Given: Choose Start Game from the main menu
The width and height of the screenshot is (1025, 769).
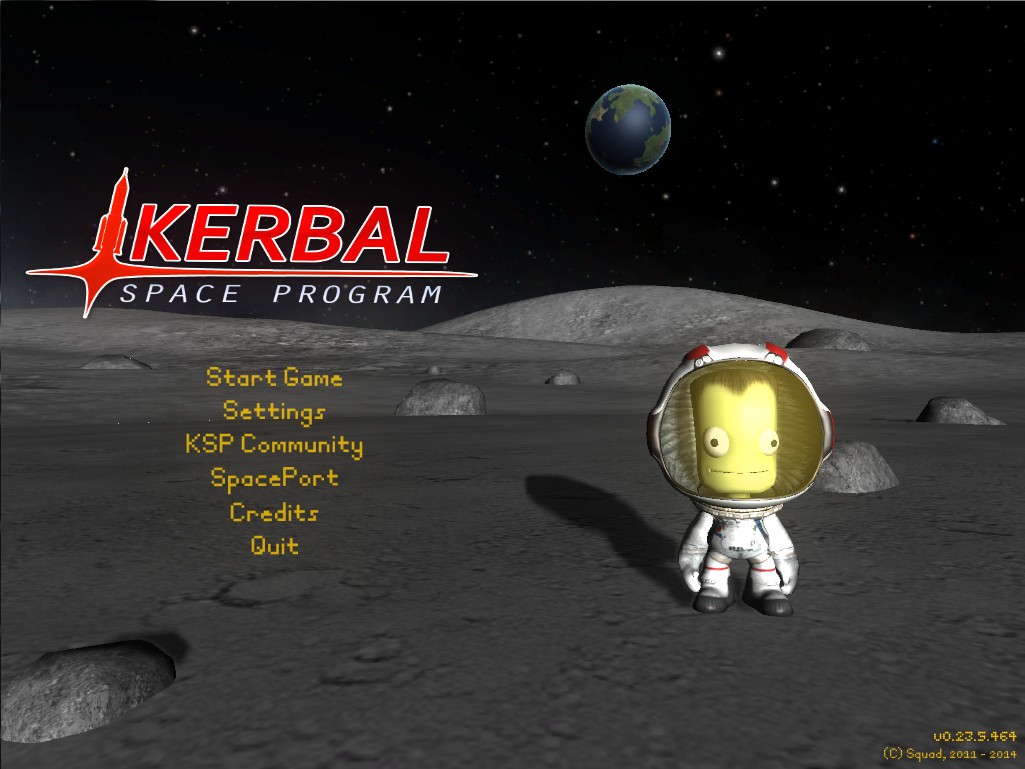Looking at the screenshot, I should [x=274, y=378].
